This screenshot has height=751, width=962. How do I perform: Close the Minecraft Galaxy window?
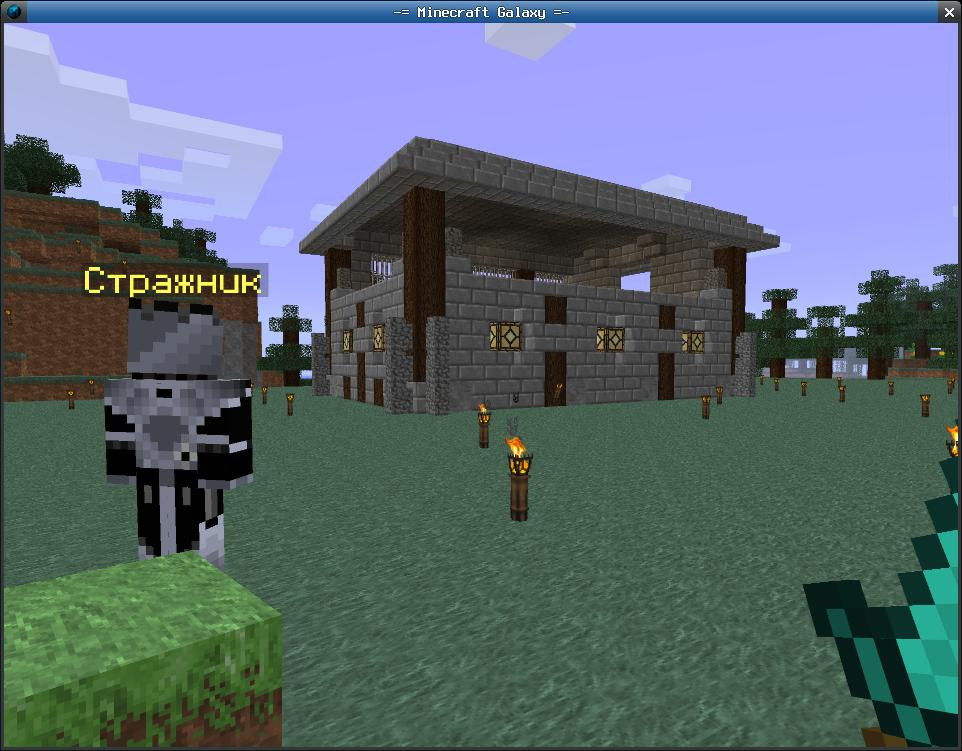pos(949,12)
